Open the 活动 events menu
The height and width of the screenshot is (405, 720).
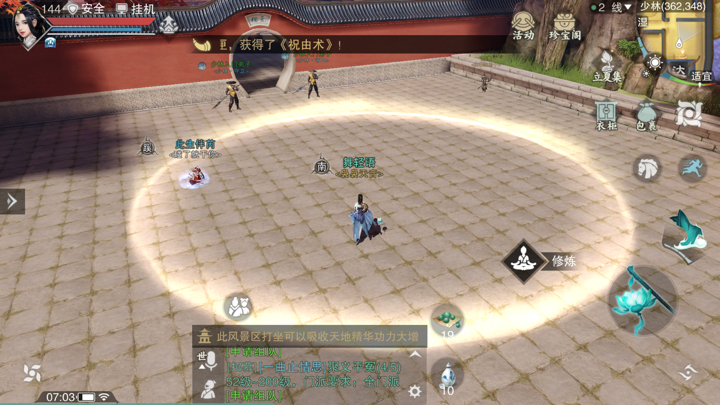coord(523,25)
